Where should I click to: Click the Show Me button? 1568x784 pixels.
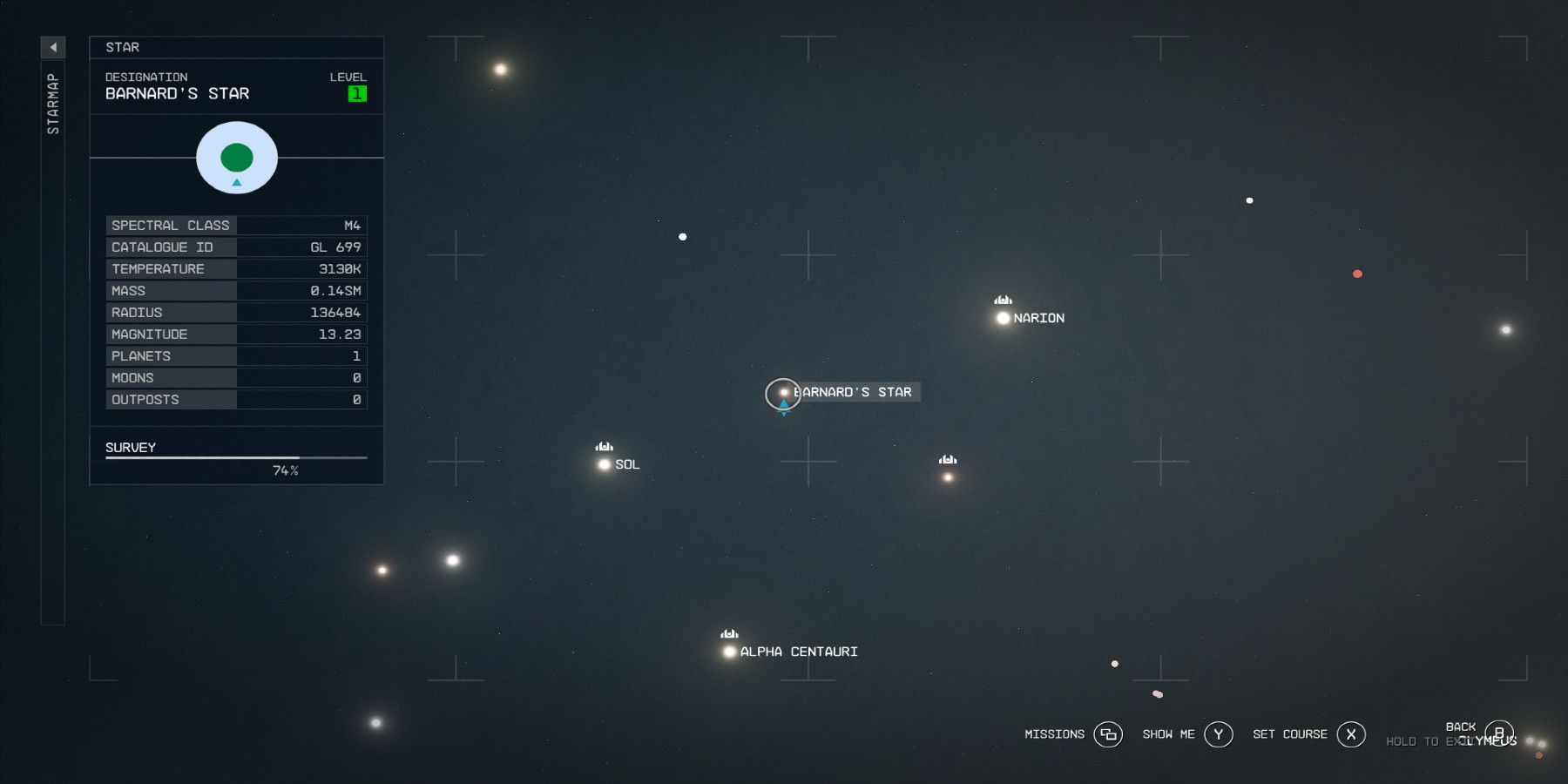pos(1217,734)
